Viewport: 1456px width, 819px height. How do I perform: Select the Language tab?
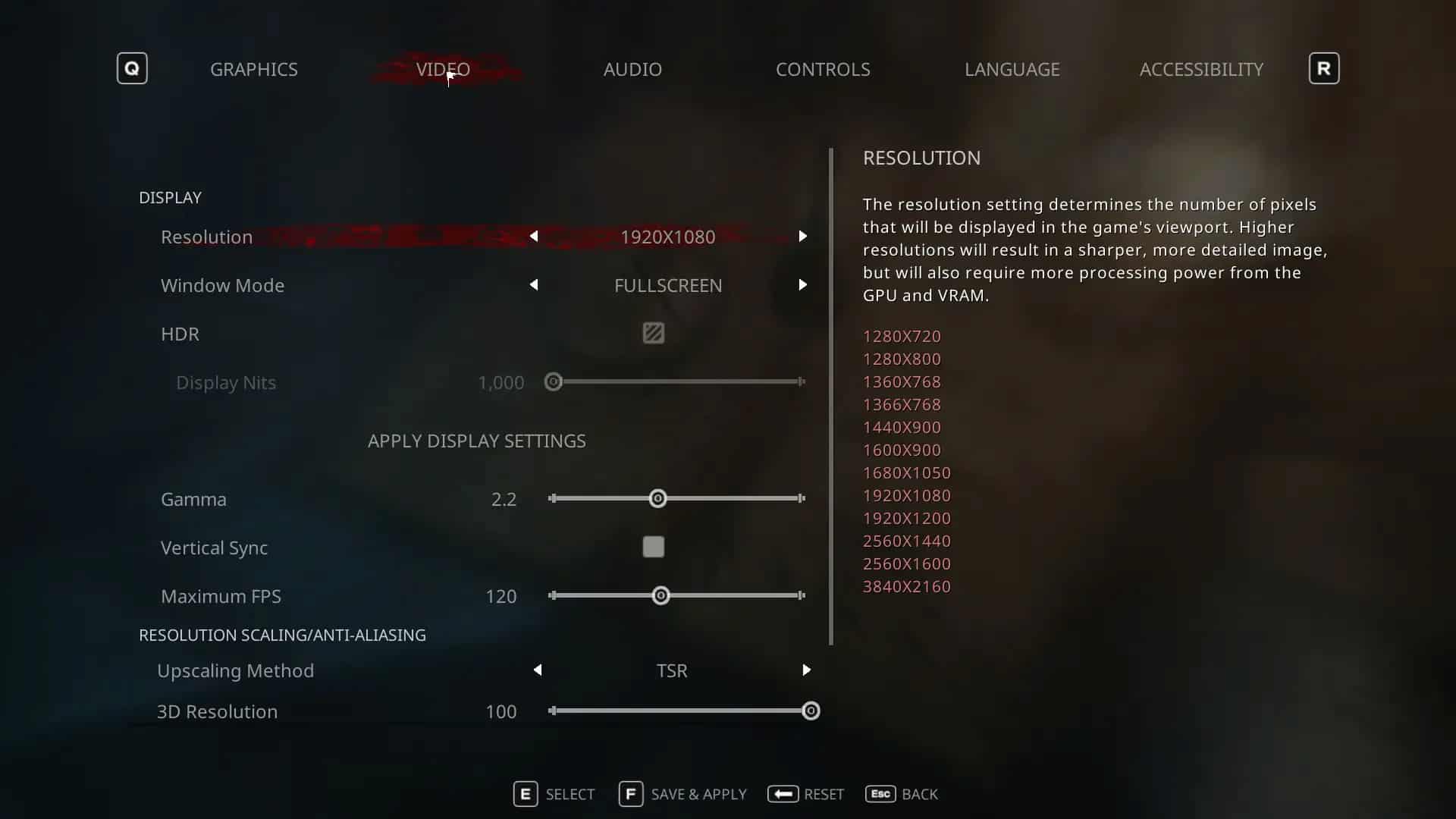click(x=1012, y=69)
